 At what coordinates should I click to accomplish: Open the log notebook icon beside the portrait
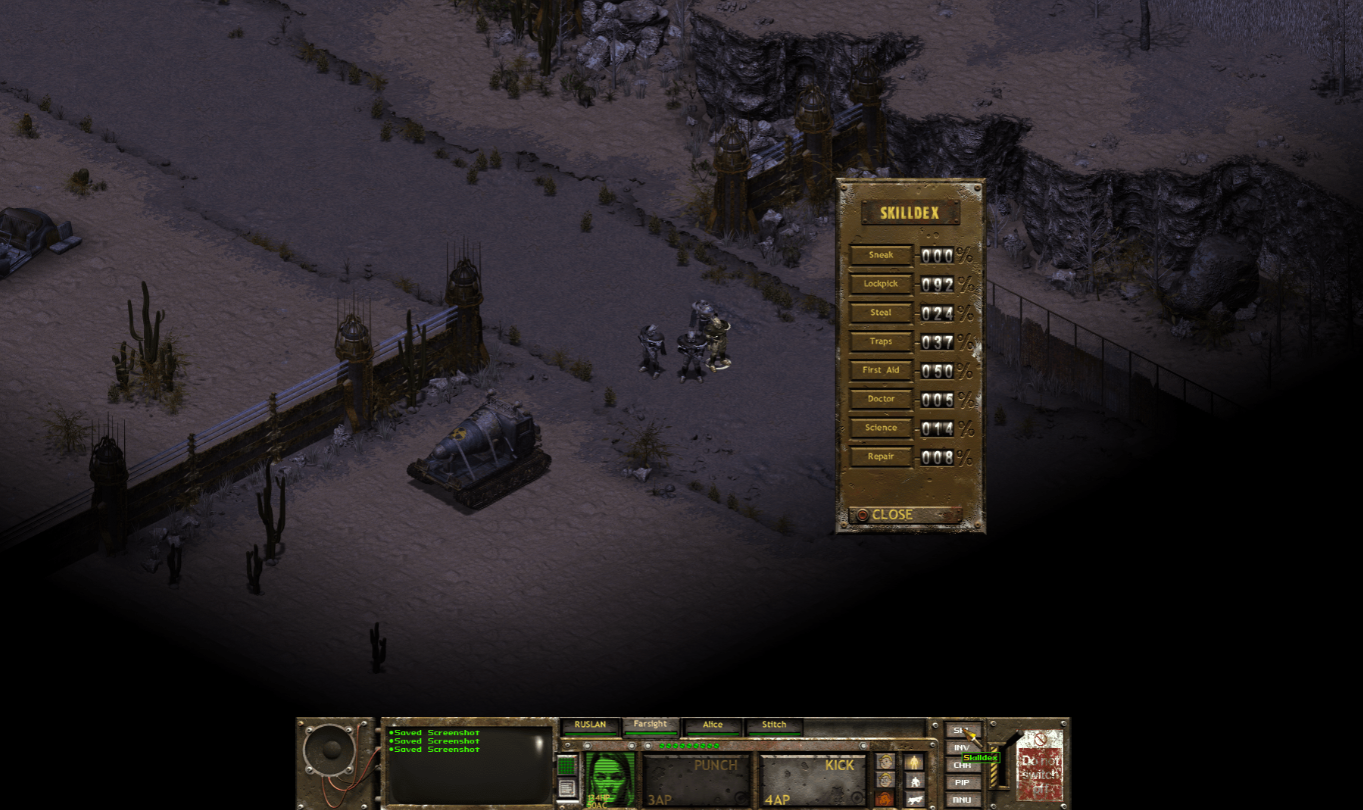(566, 787)
